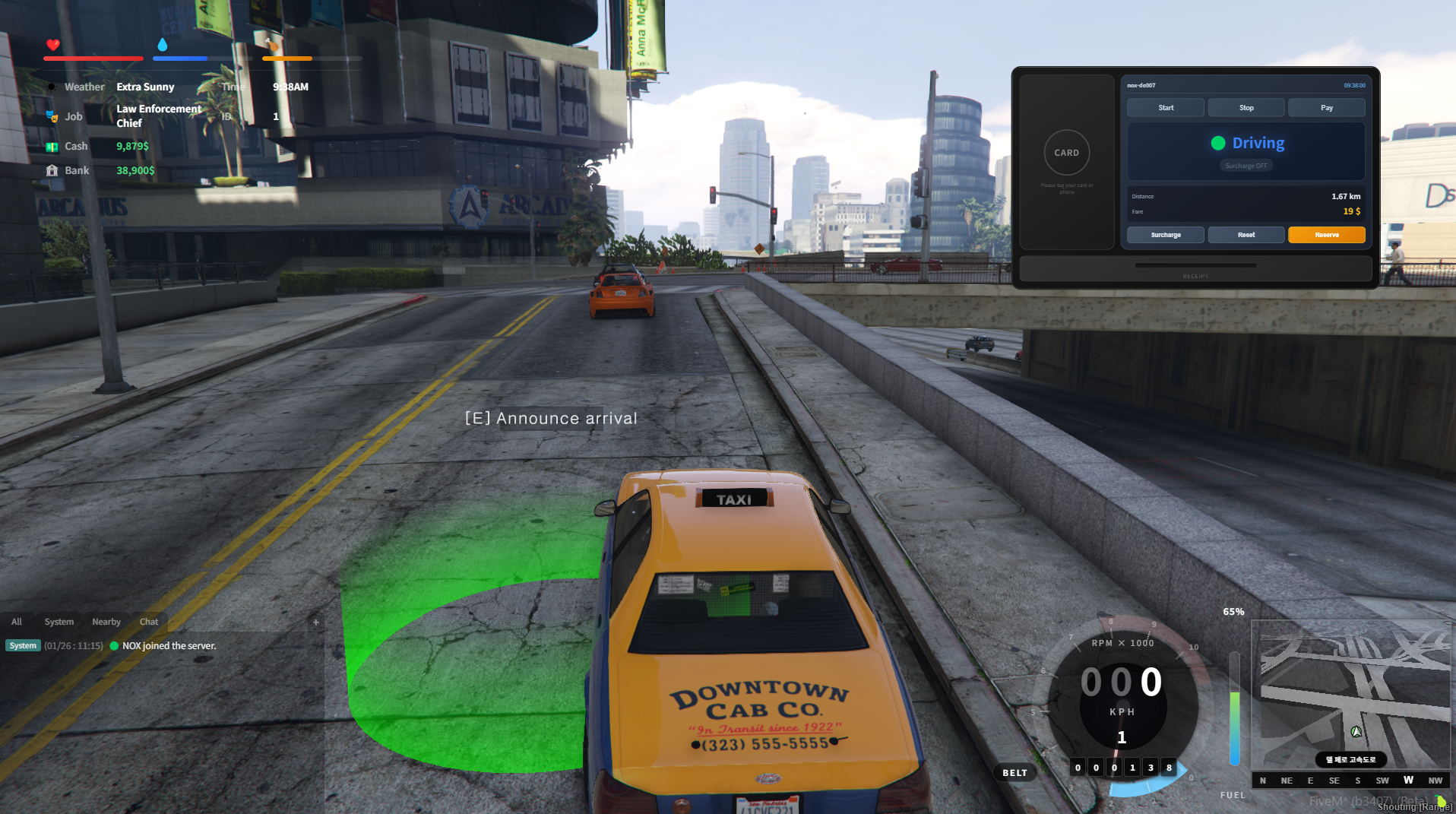
Task: Click the green Driving status indicator
Action: tap(1219, 142)
